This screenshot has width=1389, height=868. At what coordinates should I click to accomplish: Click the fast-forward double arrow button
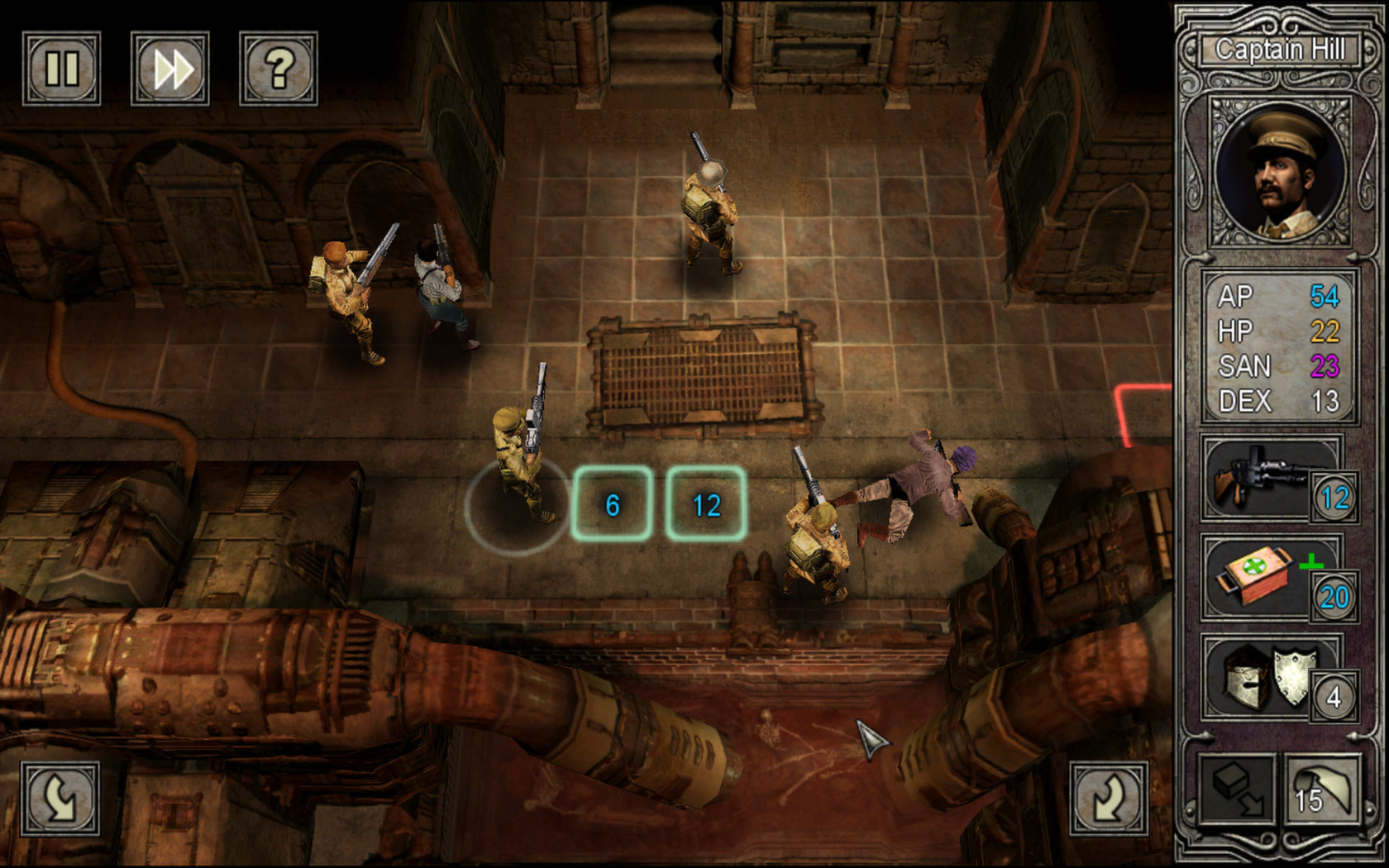click(x=170, y=69)
